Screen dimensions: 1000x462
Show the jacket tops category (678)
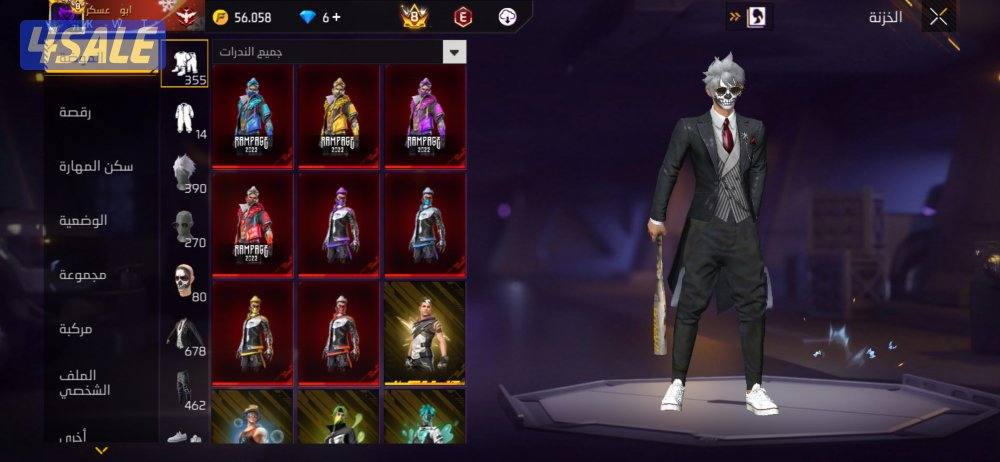[x=185, y=336]
